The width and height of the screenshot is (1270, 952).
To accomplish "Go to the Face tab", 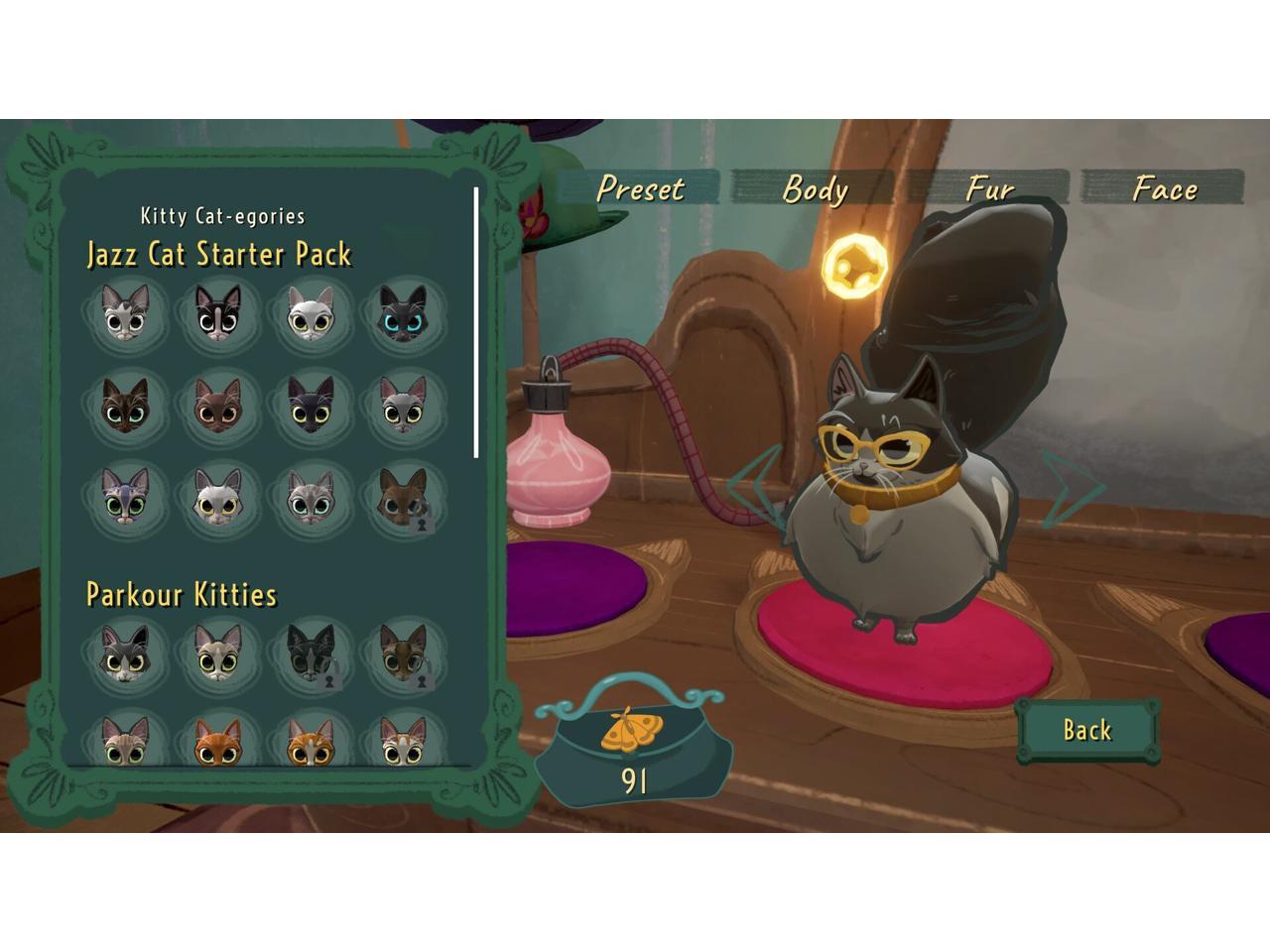I will pyautogui.click(x=1164, y=188).
